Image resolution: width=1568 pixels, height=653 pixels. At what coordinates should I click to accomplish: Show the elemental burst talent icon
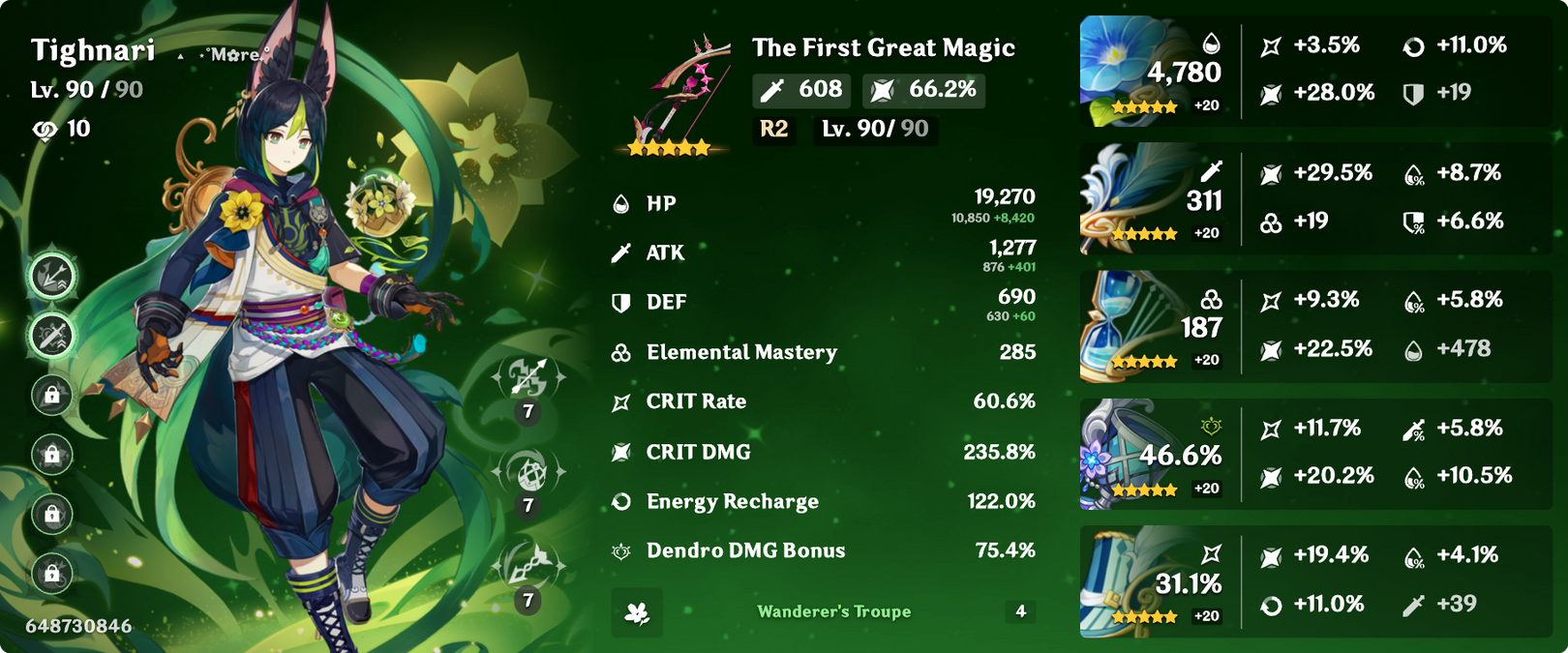click(x=528, y=566)
